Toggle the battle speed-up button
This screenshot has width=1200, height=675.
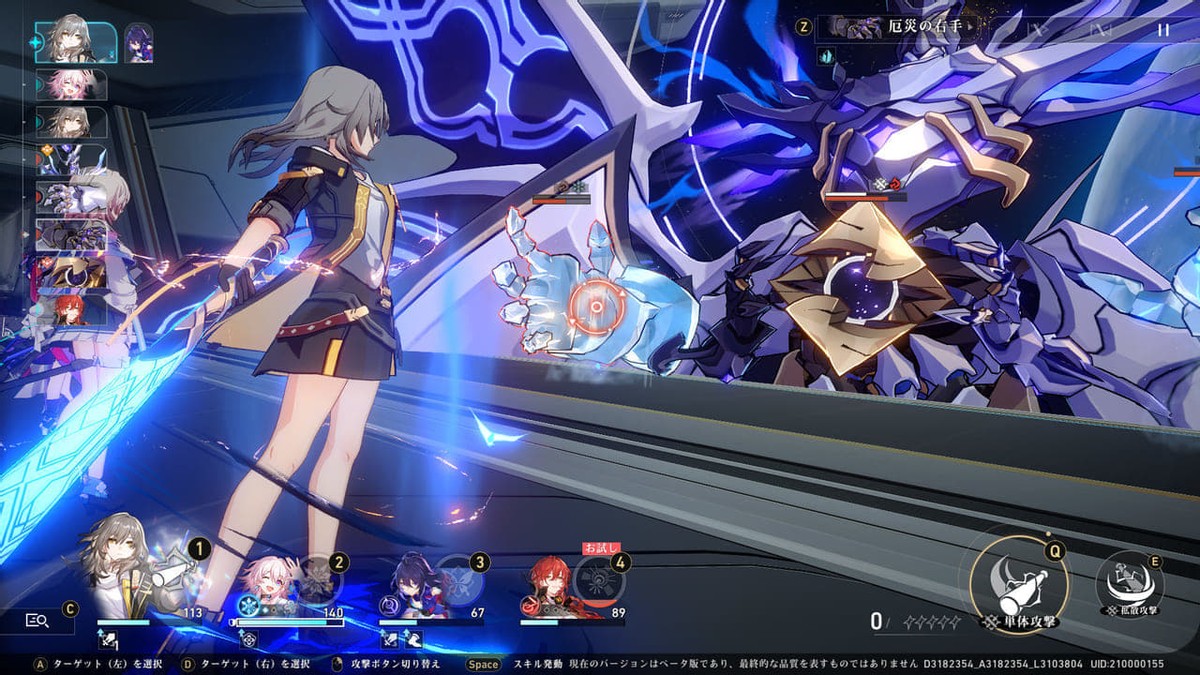1100,30
